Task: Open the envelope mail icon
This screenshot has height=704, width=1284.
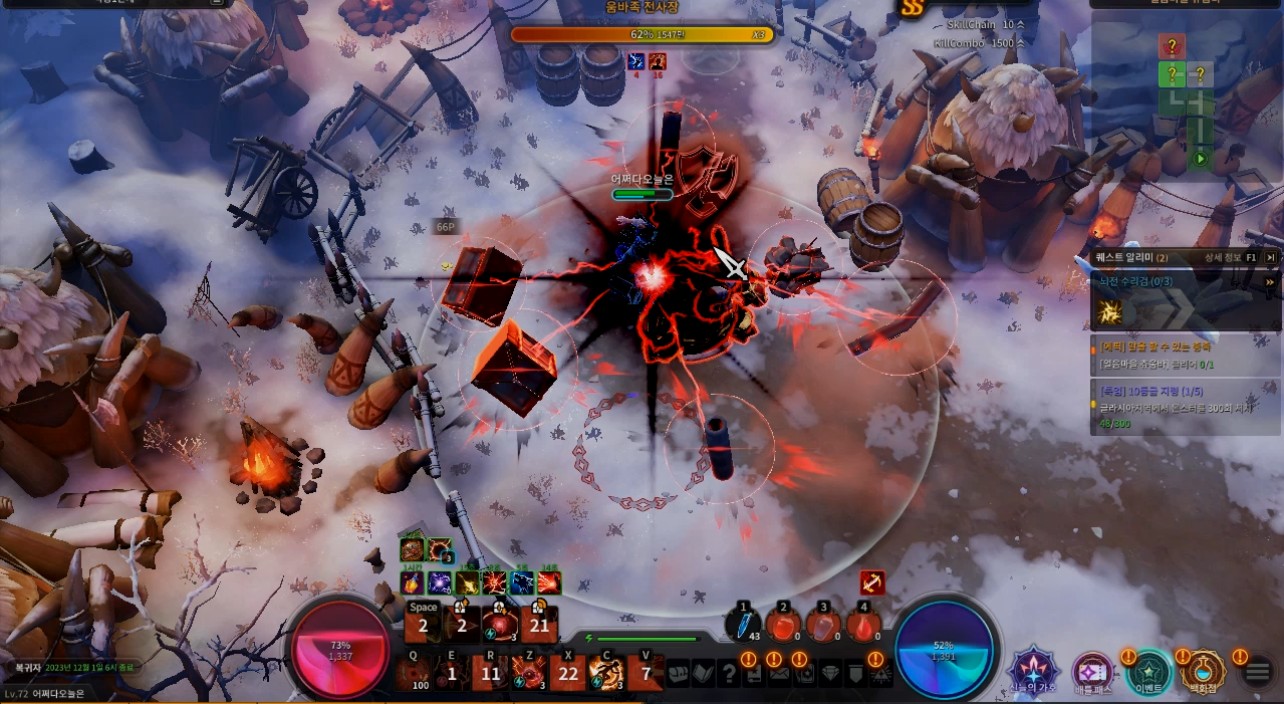Action: (779, 675)
